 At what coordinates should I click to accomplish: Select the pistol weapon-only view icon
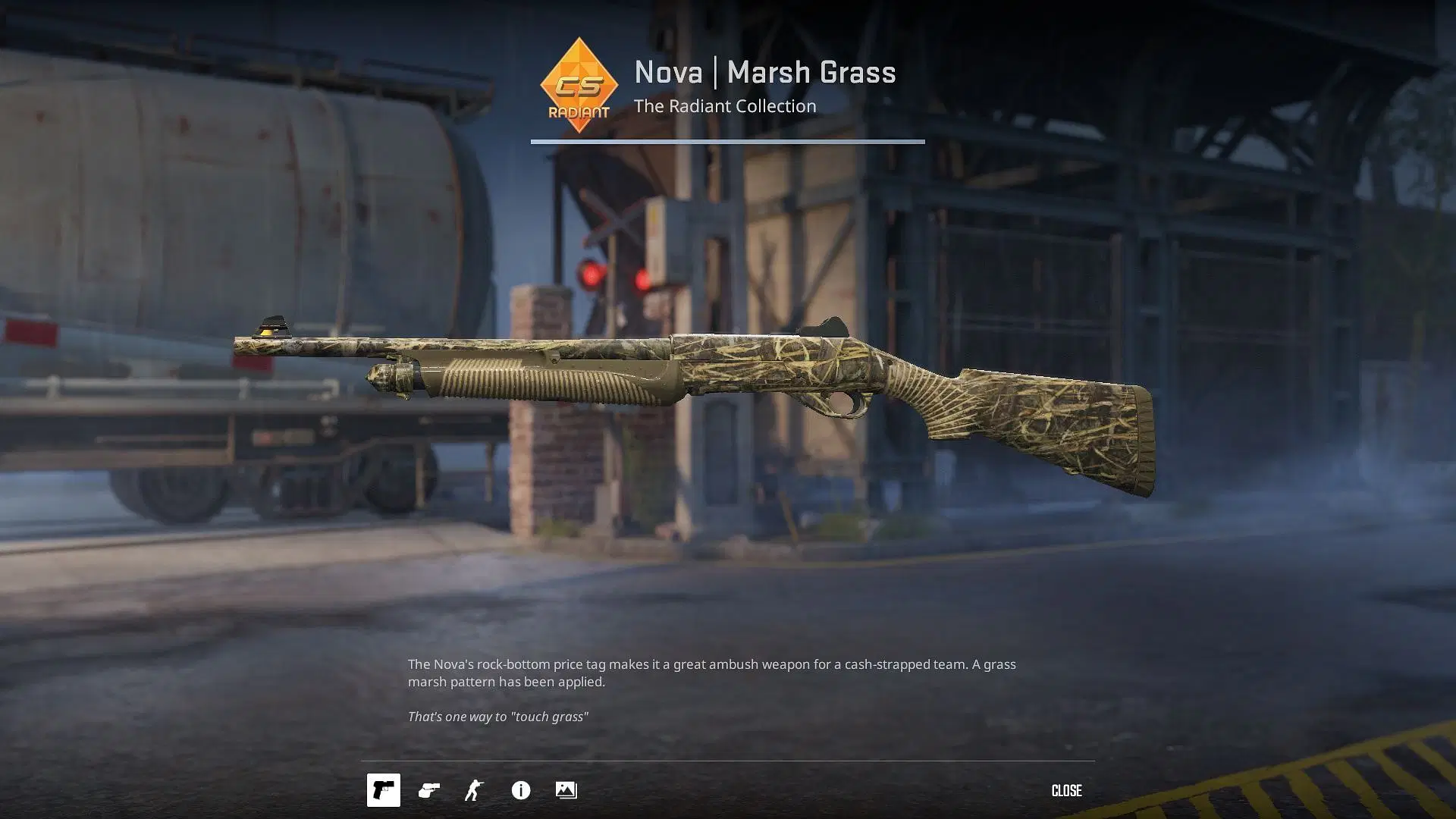click(x=384, y=790)
